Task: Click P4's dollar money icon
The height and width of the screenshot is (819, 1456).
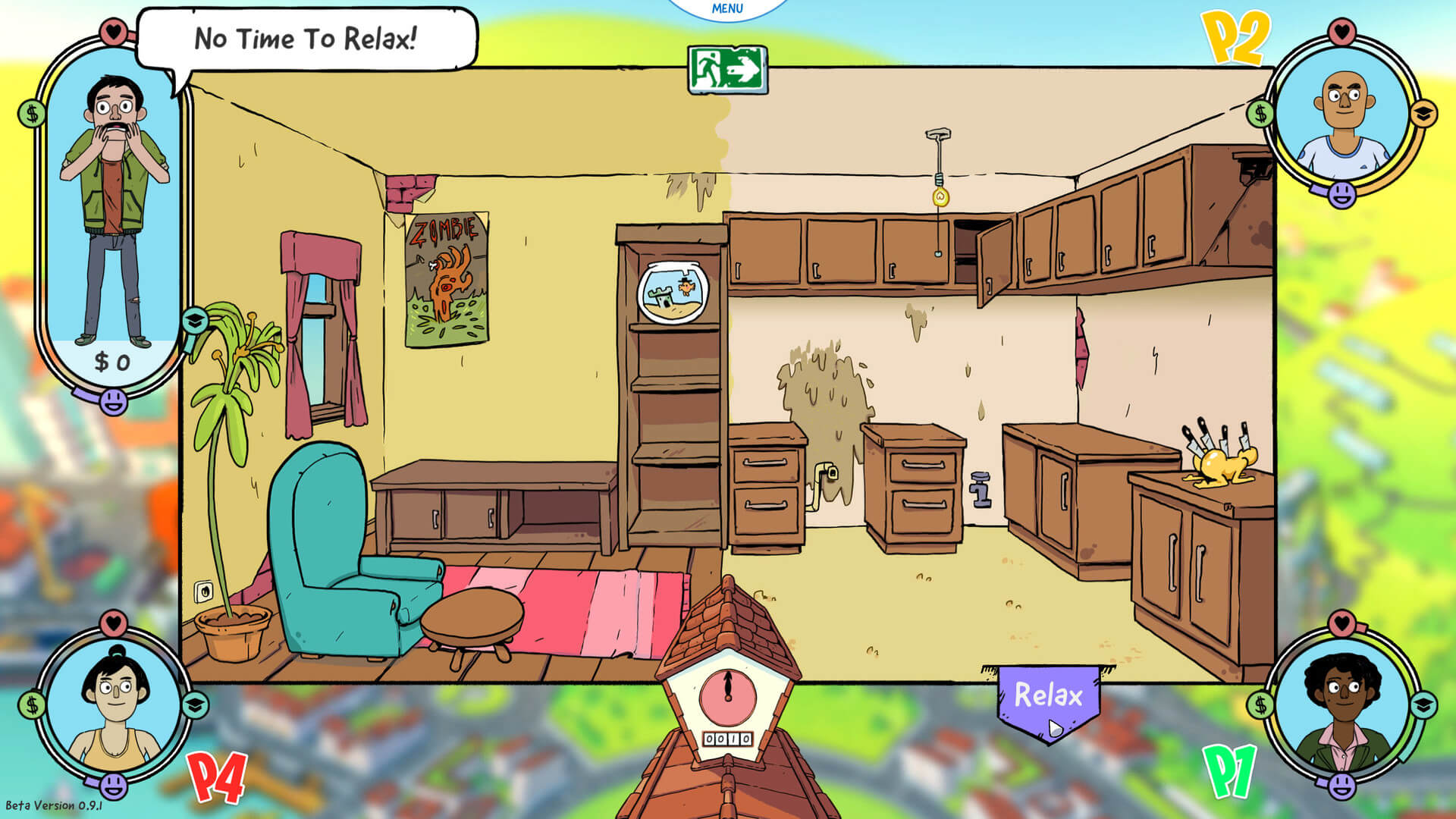Action: (32, 705)
